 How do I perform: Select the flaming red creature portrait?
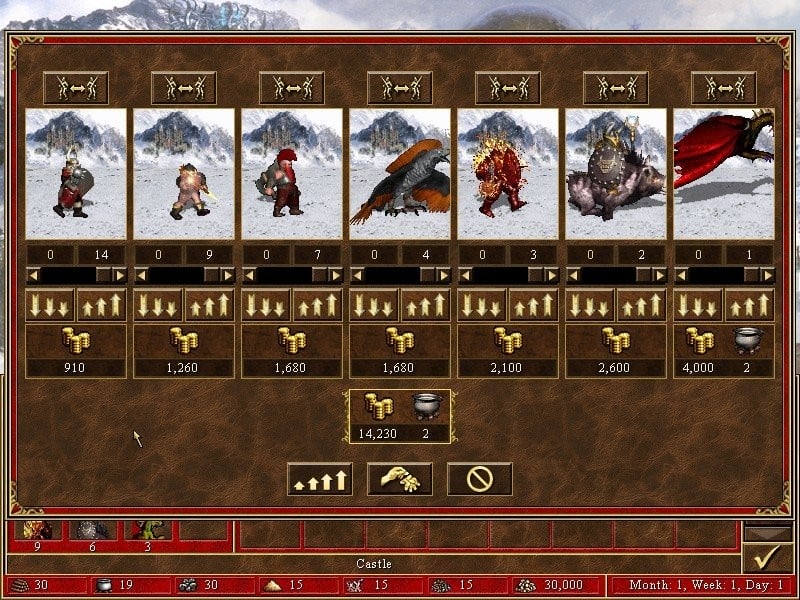click(x=508, y=174)
